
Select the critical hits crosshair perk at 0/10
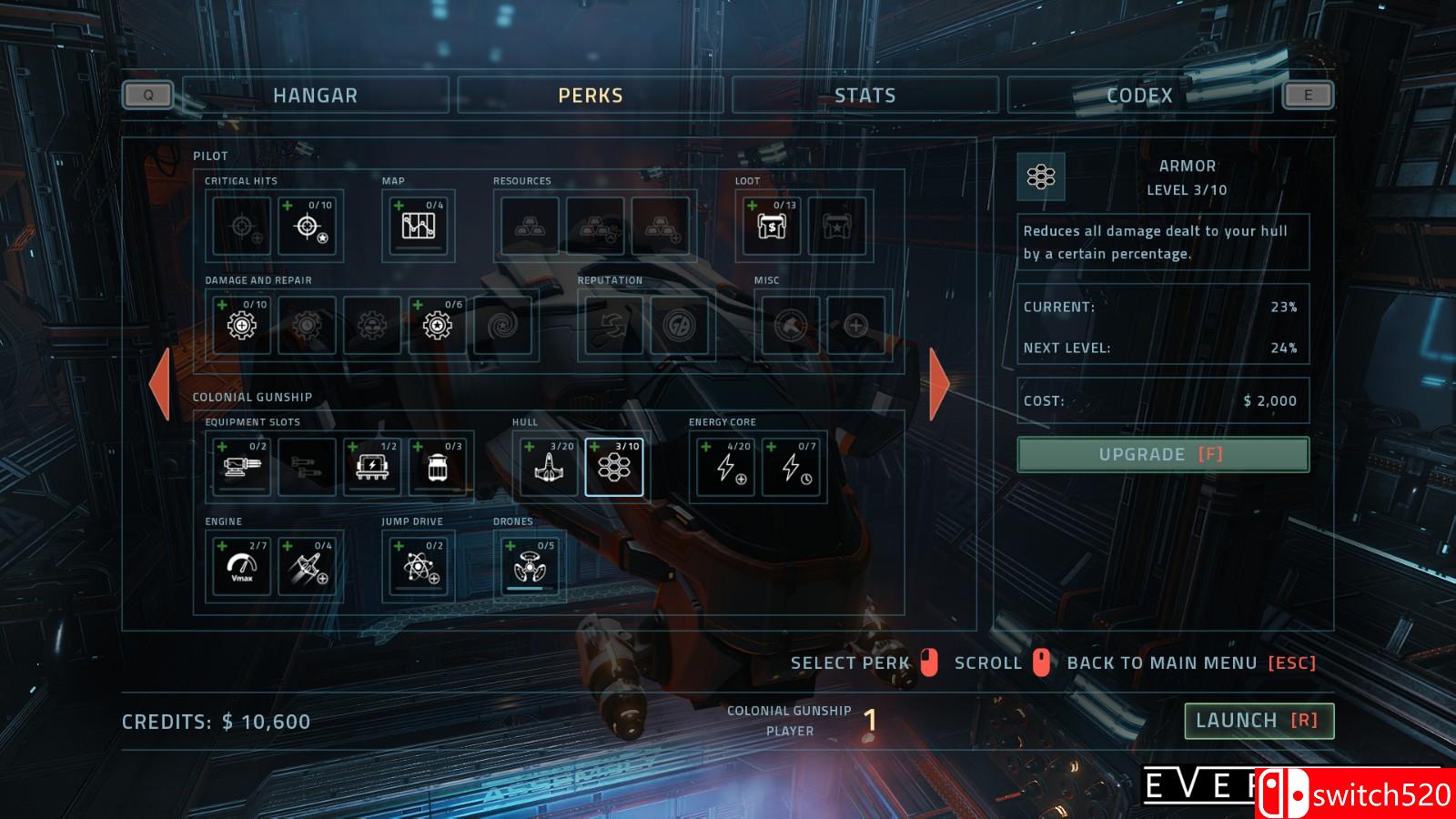click(308, 226)
